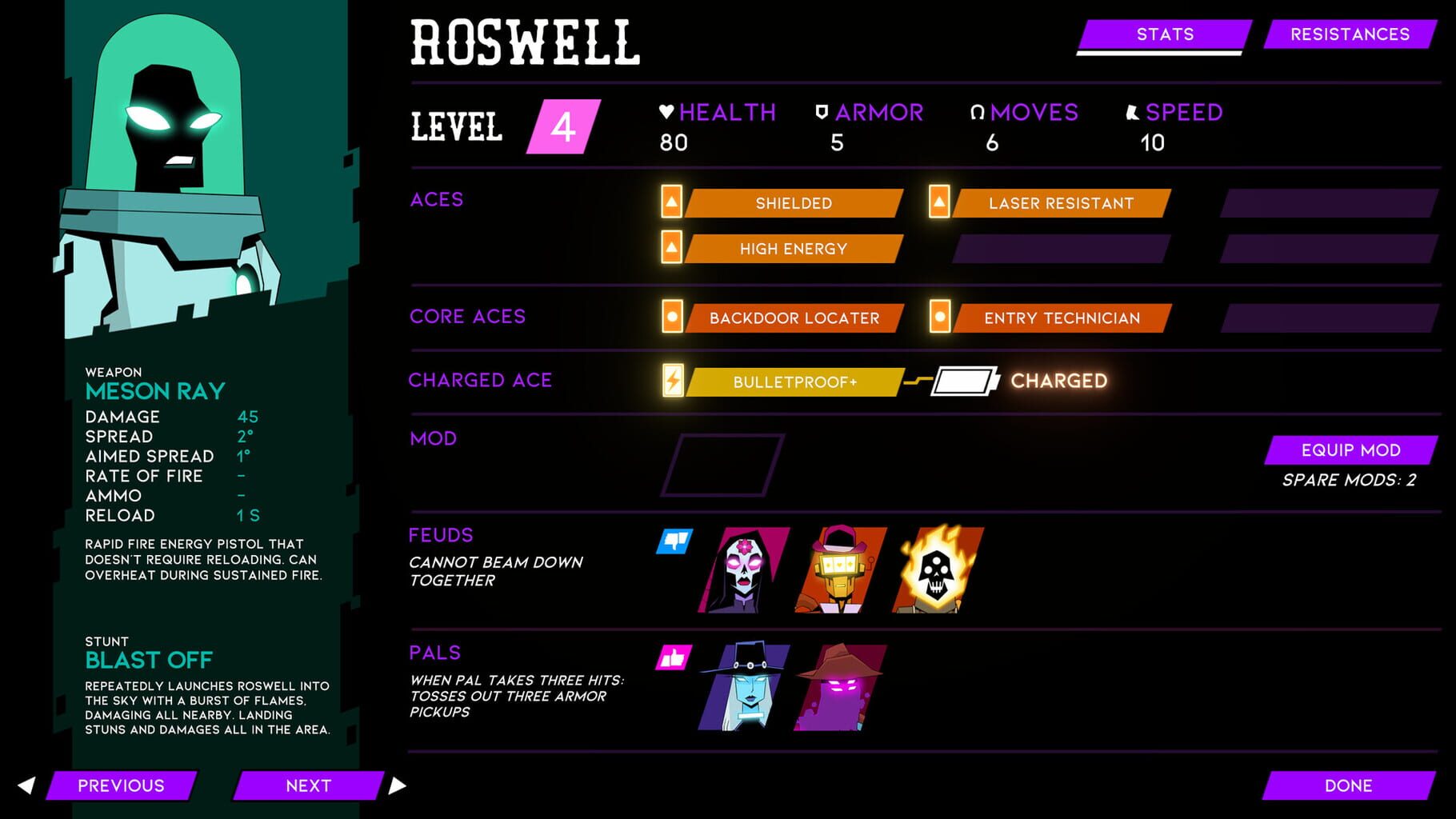Click the thumbs-down icon in the Feuds row
This screenshot has height=819, width=1456.
[673, 542]
